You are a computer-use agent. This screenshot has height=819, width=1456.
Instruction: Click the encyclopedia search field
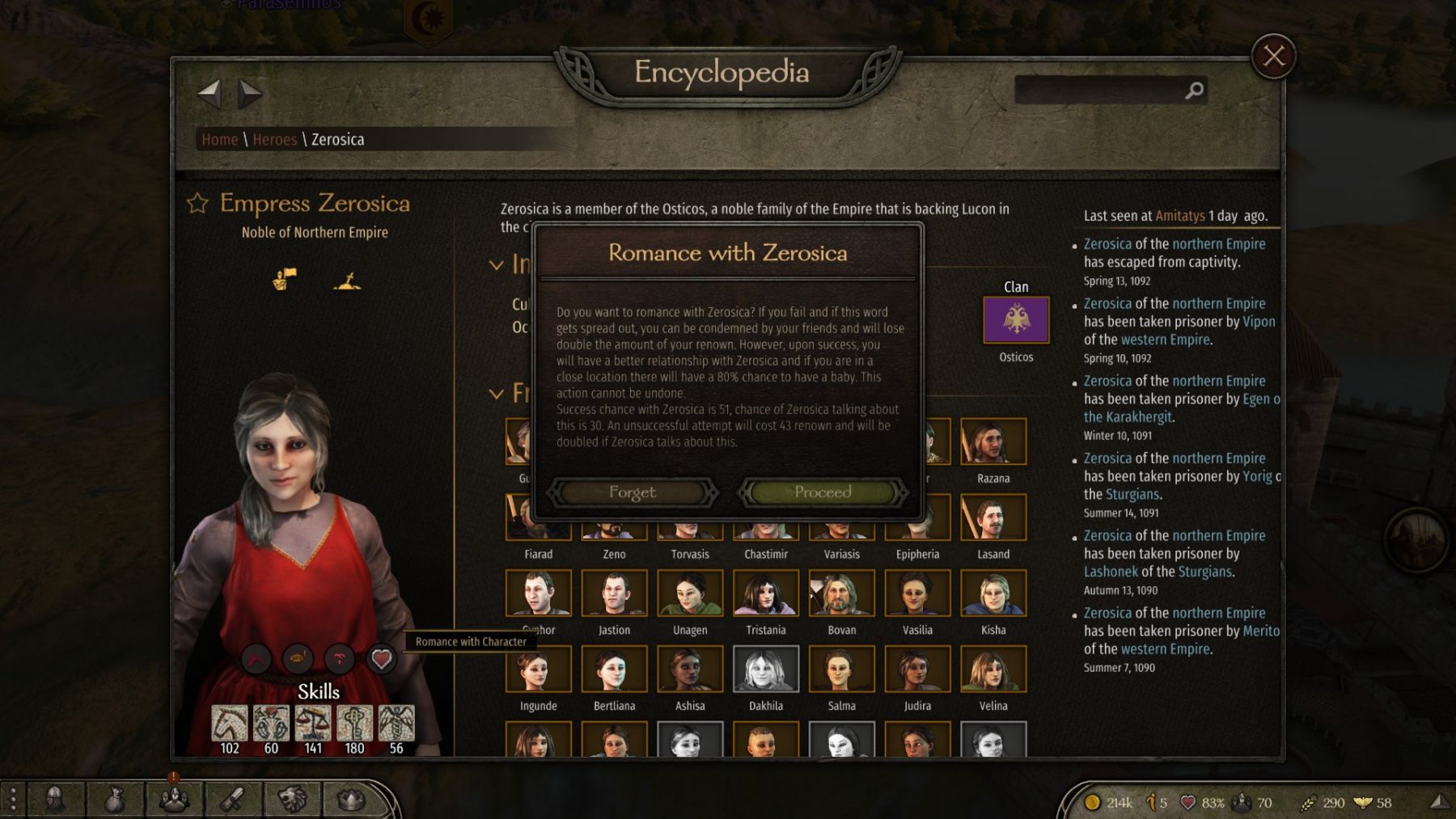1100,91
